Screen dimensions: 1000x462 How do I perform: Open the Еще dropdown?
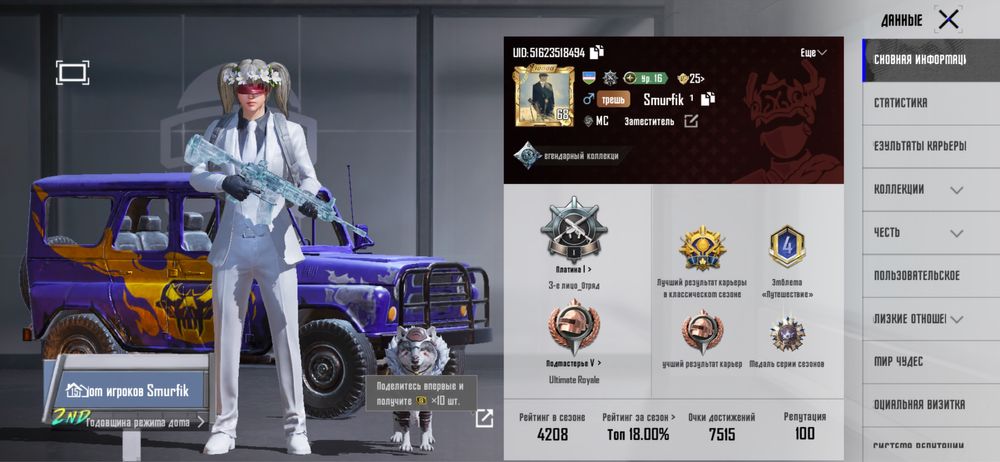pos(813,52)
